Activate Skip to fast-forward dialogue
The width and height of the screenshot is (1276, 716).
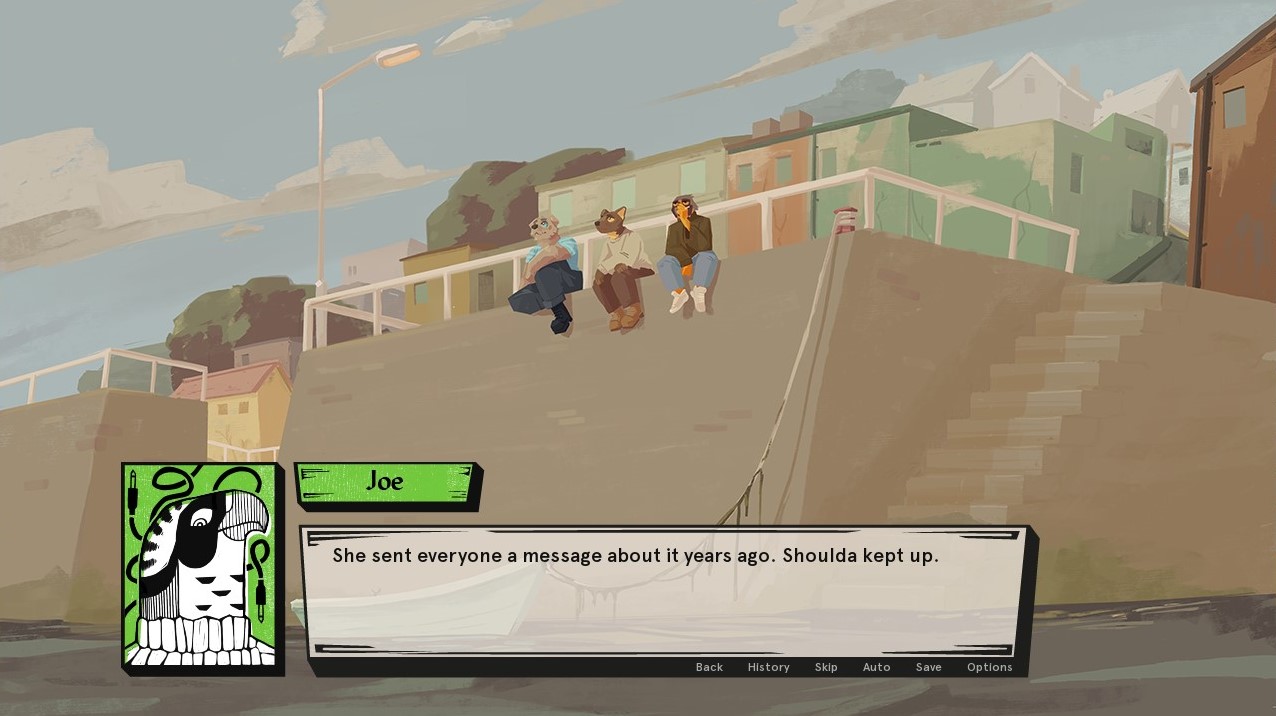click(826, 667)
